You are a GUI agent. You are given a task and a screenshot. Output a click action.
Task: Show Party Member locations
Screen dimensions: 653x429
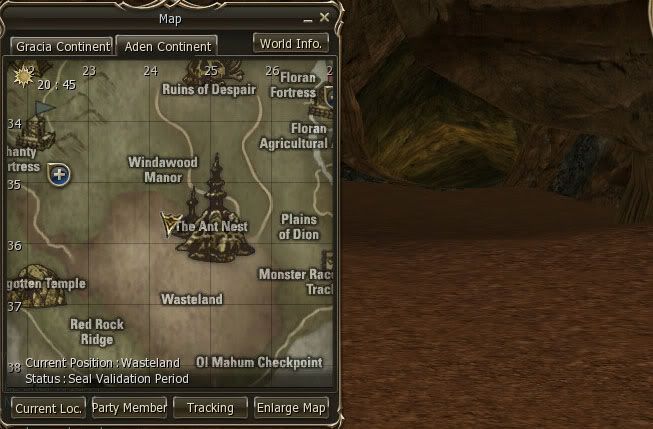130,408
